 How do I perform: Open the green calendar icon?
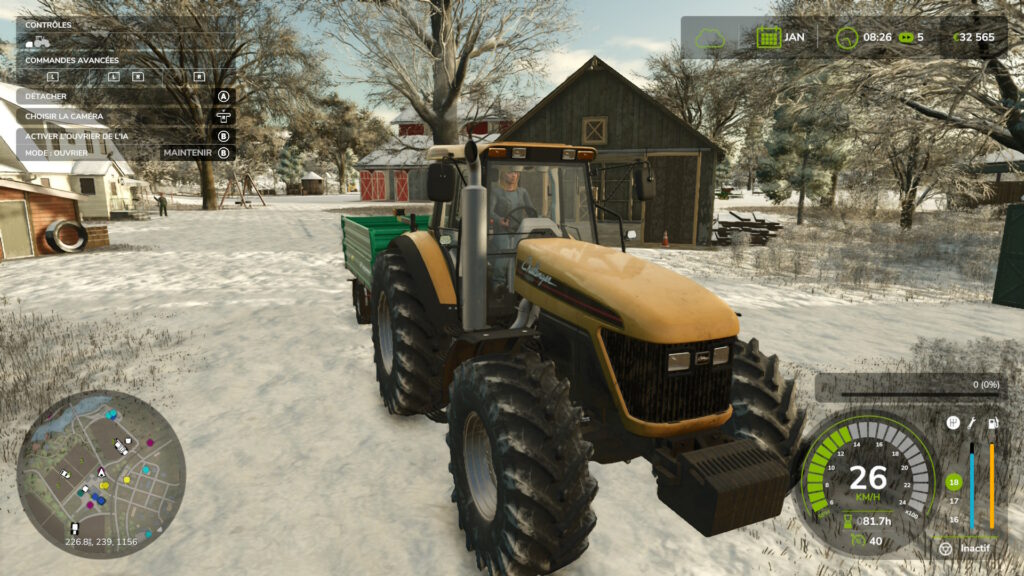(x=768, y=37)
